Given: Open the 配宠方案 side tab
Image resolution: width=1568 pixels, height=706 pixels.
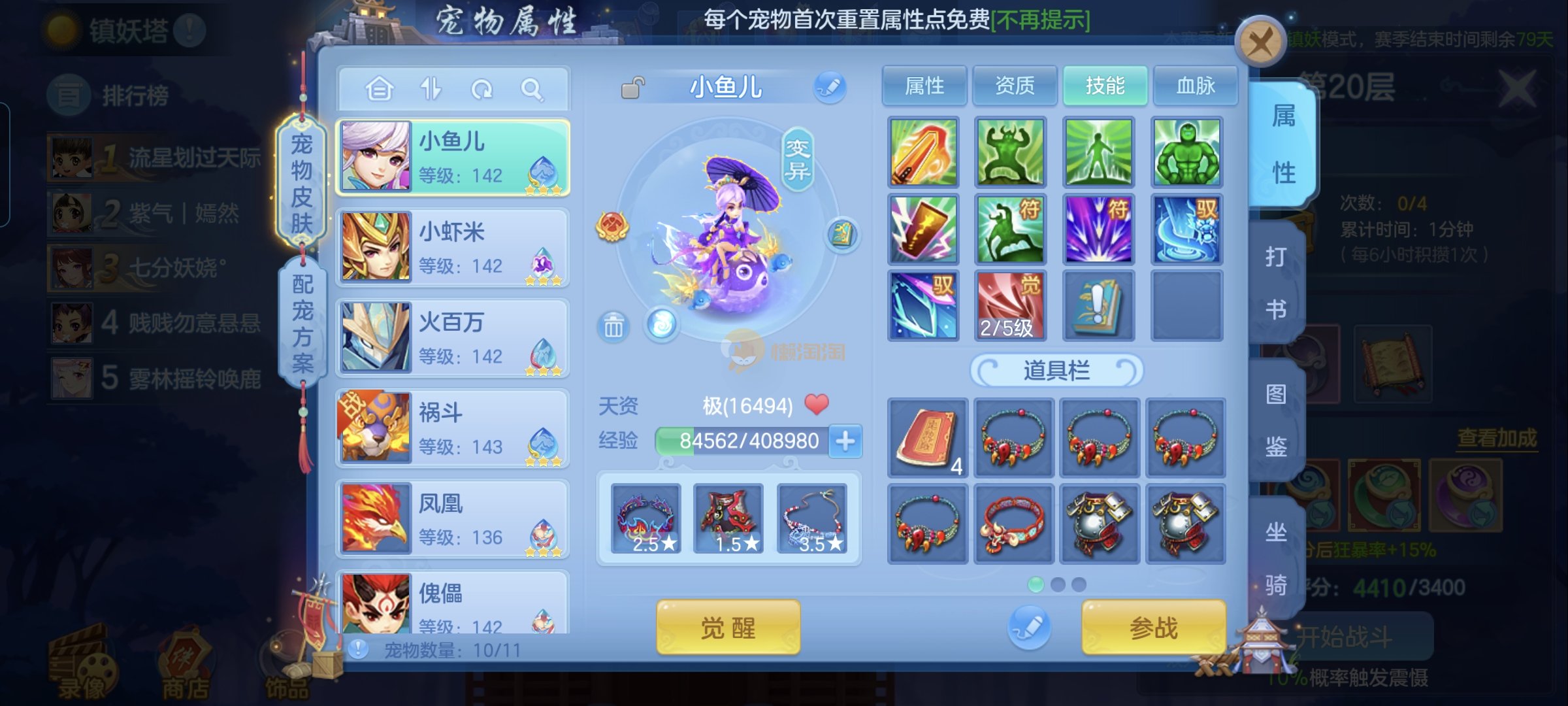Looking at the screenshot, I should pyautogui.click(x=302, y=323).
